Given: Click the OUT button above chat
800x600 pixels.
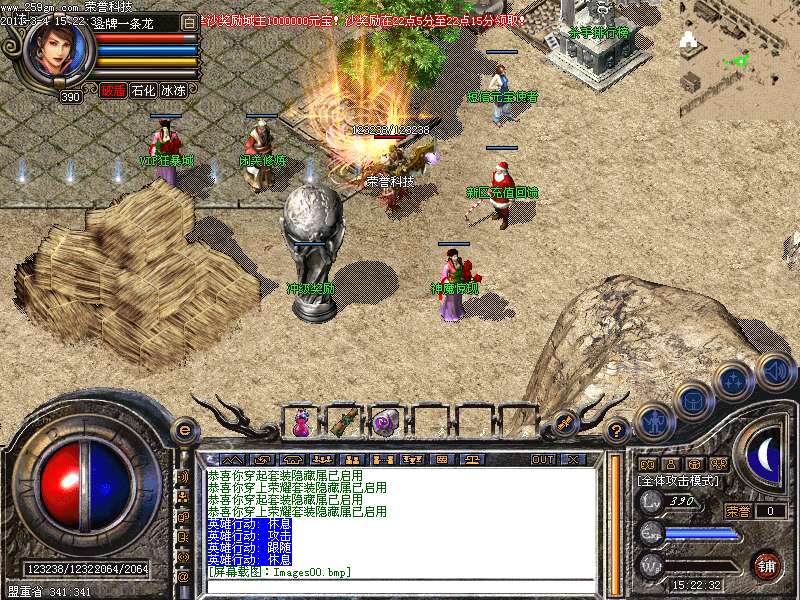Looking at the screenshot, I should (542, 459).
